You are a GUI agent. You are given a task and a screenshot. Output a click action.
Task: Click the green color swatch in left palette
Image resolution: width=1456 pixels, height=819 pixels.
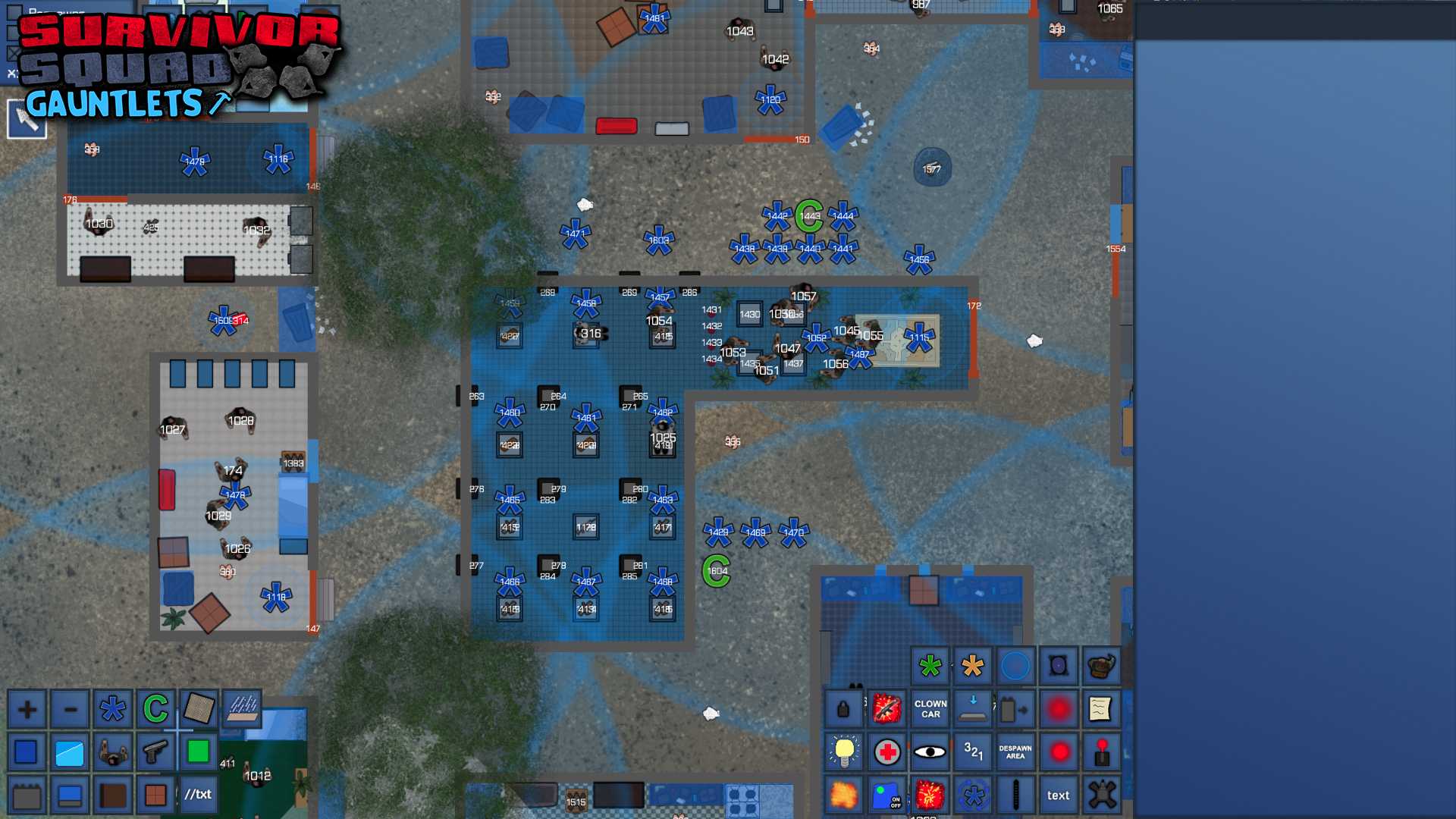pos(199,752)
